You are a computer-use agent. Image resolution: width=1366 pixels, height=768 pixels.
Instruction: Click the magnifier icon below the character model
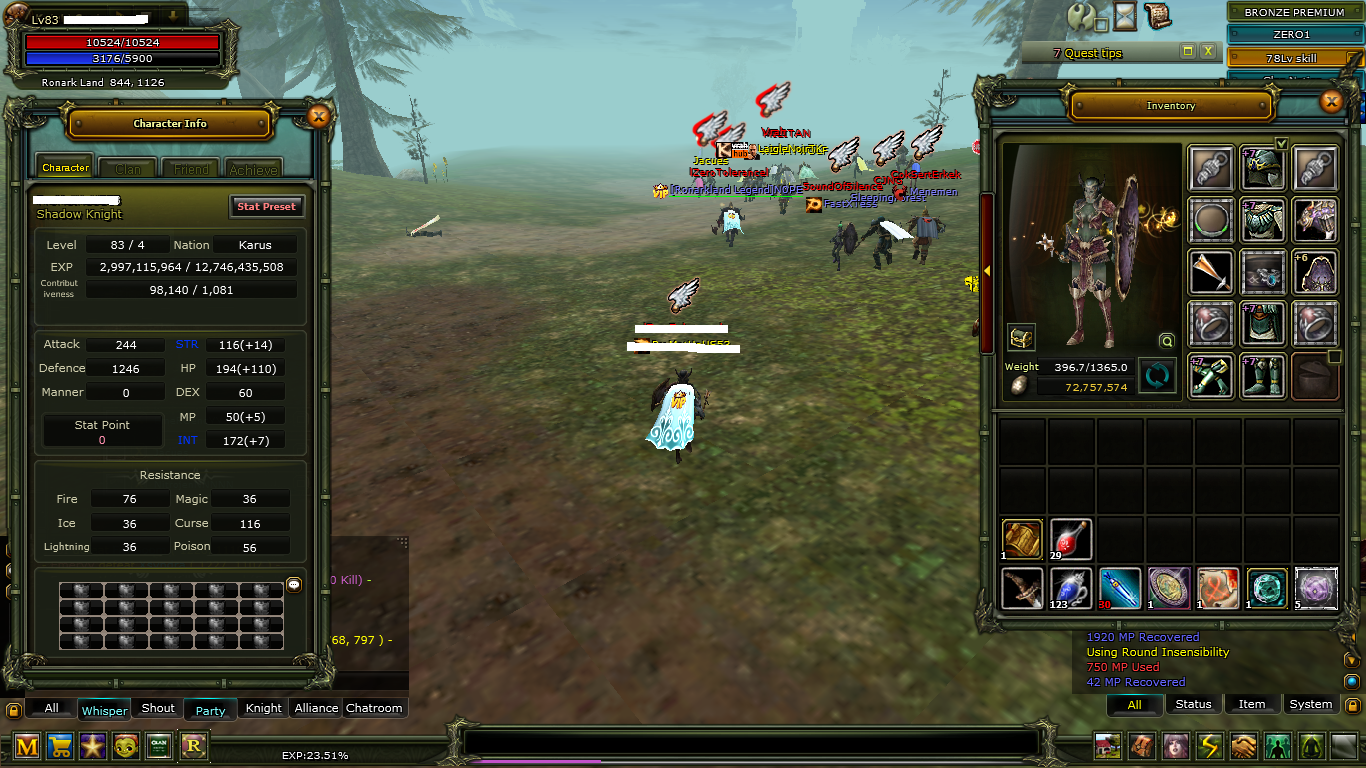click(1166, 341)
